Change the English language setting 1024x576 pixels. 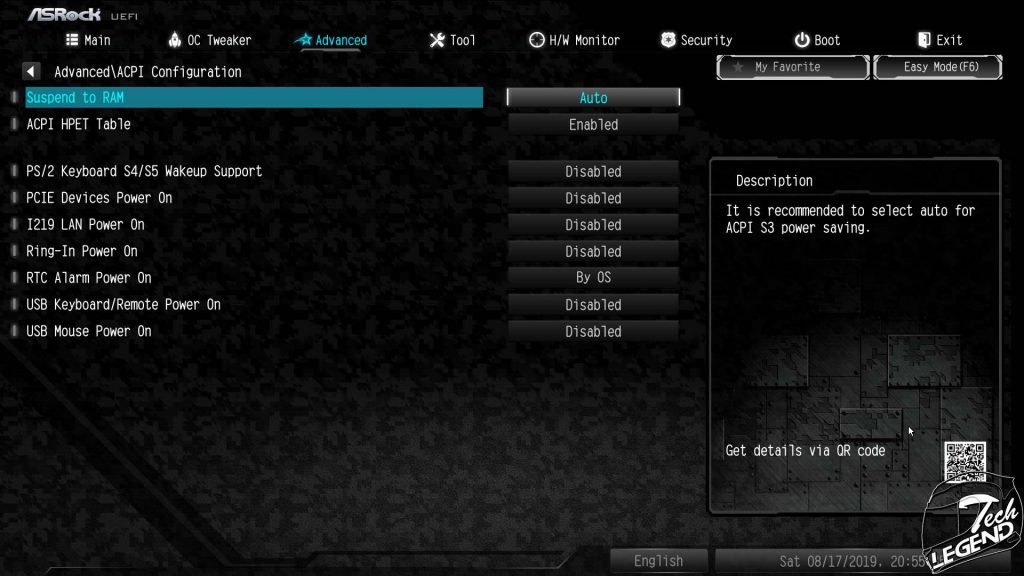(658, 561)
